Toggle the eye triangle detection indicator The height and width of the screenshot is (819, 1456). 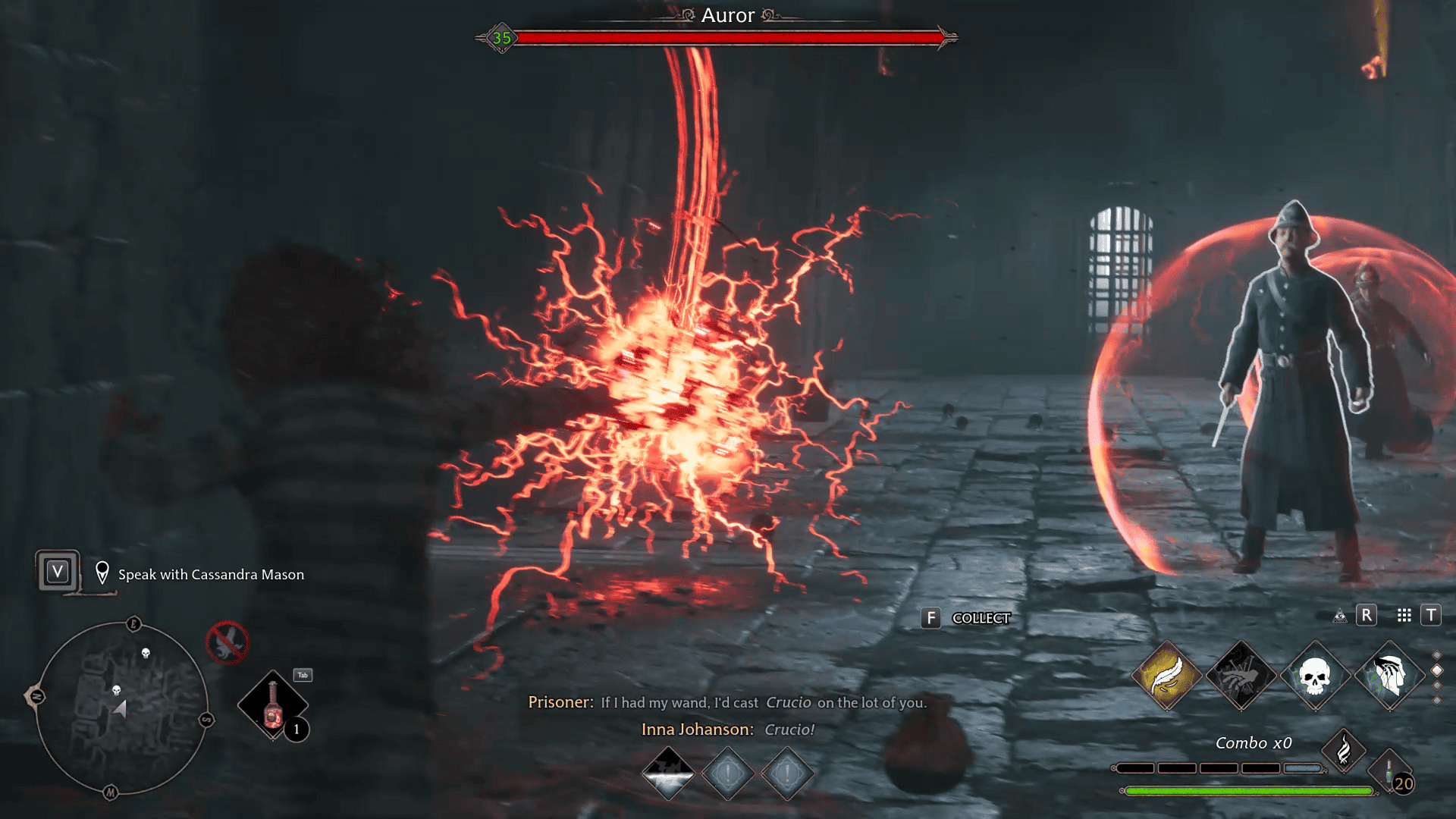1339,616
